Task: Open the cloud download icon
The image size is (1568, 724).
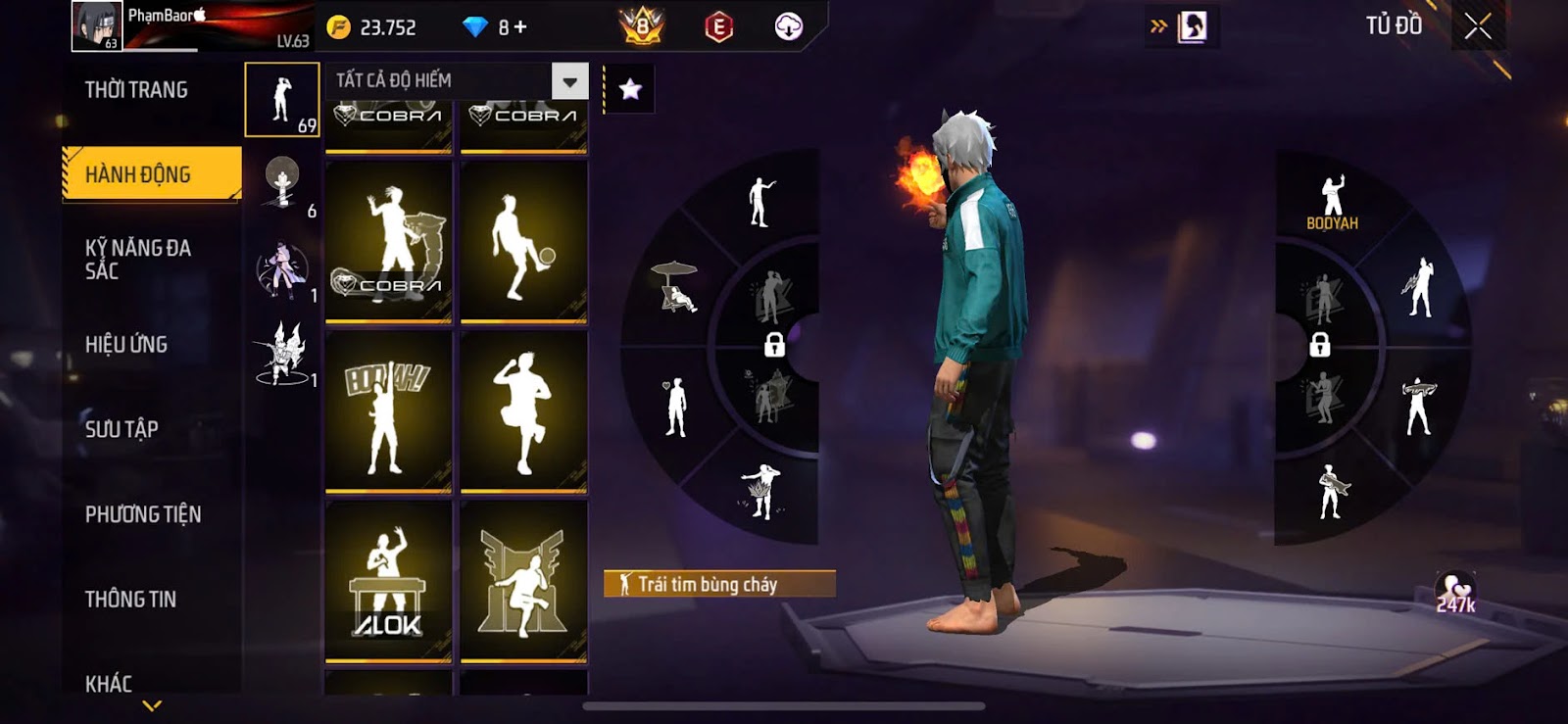Action: (788, 27)
